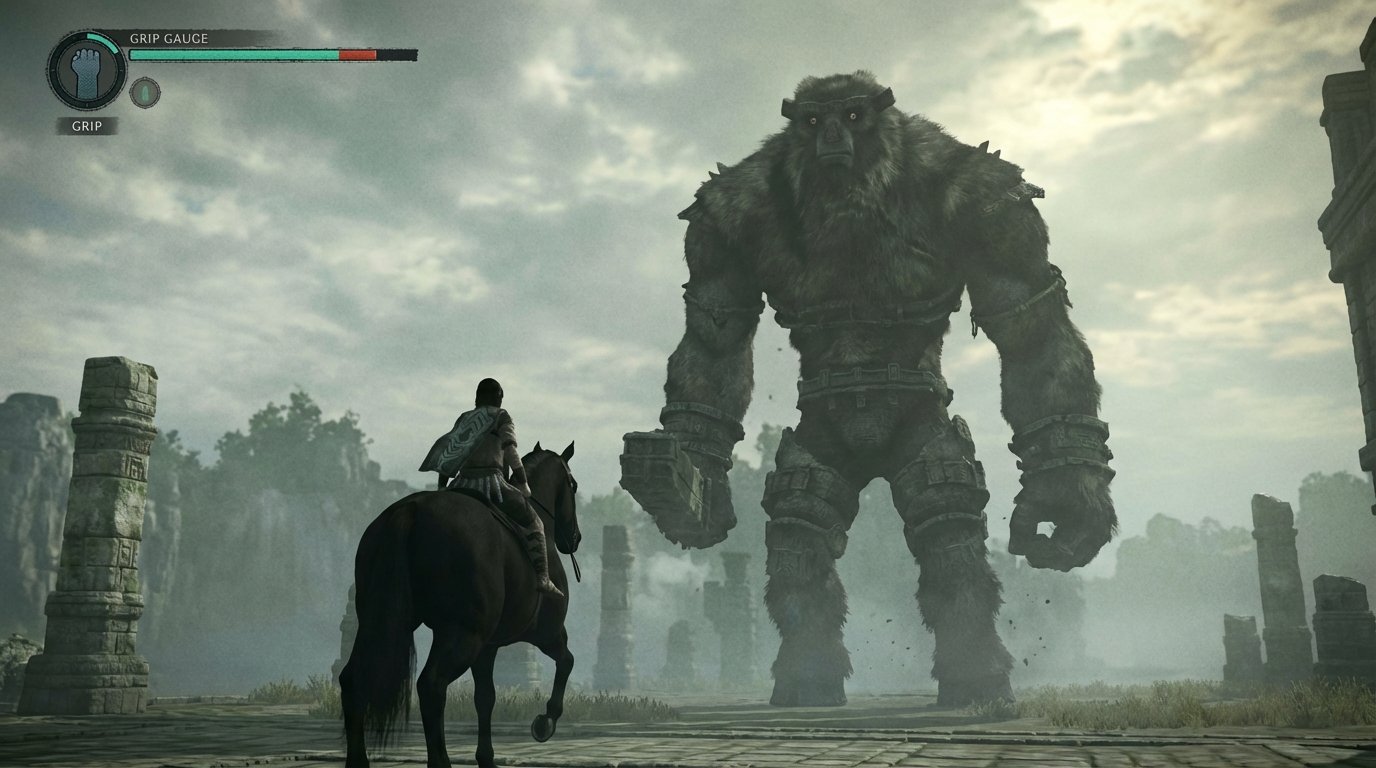This screenshot has width=1376, height=768.
Task: Click the green filled portion of the gauge
Action: click(233, 55)
